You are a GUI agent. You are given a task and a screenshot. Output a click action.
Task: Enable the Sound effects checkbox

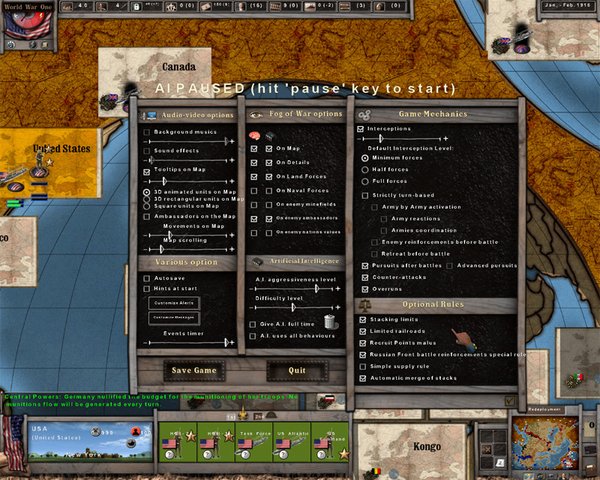click(x=147, y=151)
